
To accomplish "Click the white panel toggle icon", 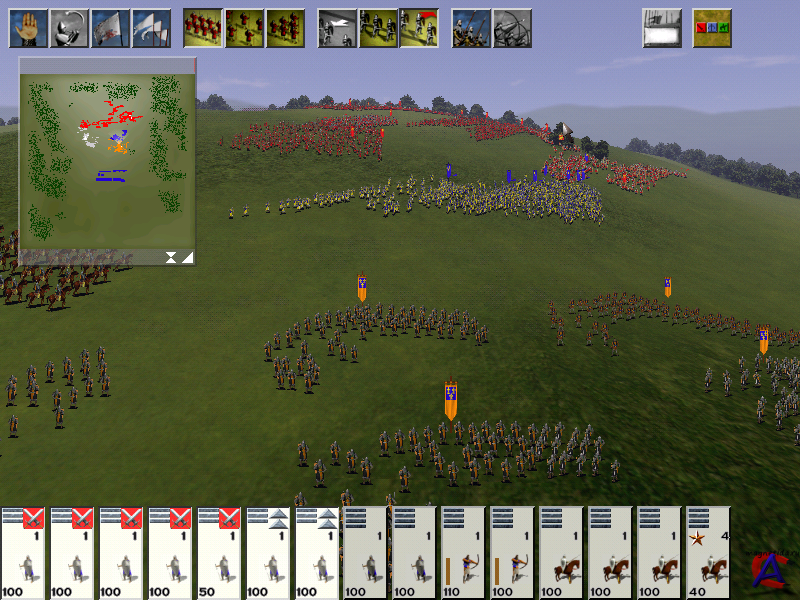I will coord(662,29).
